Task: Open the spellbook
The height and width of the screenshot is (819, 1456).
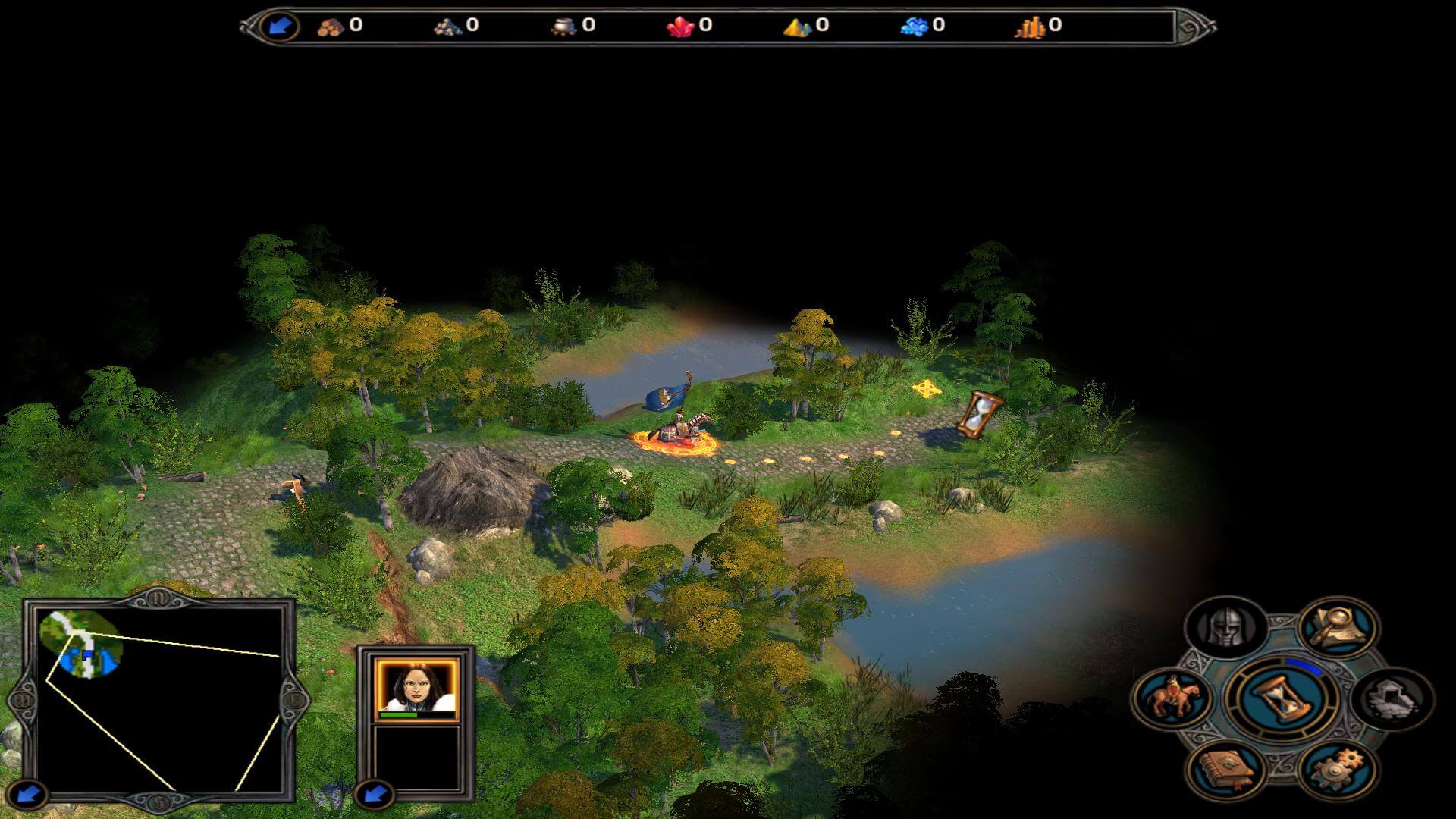Action: click(x=1225, y=768)
